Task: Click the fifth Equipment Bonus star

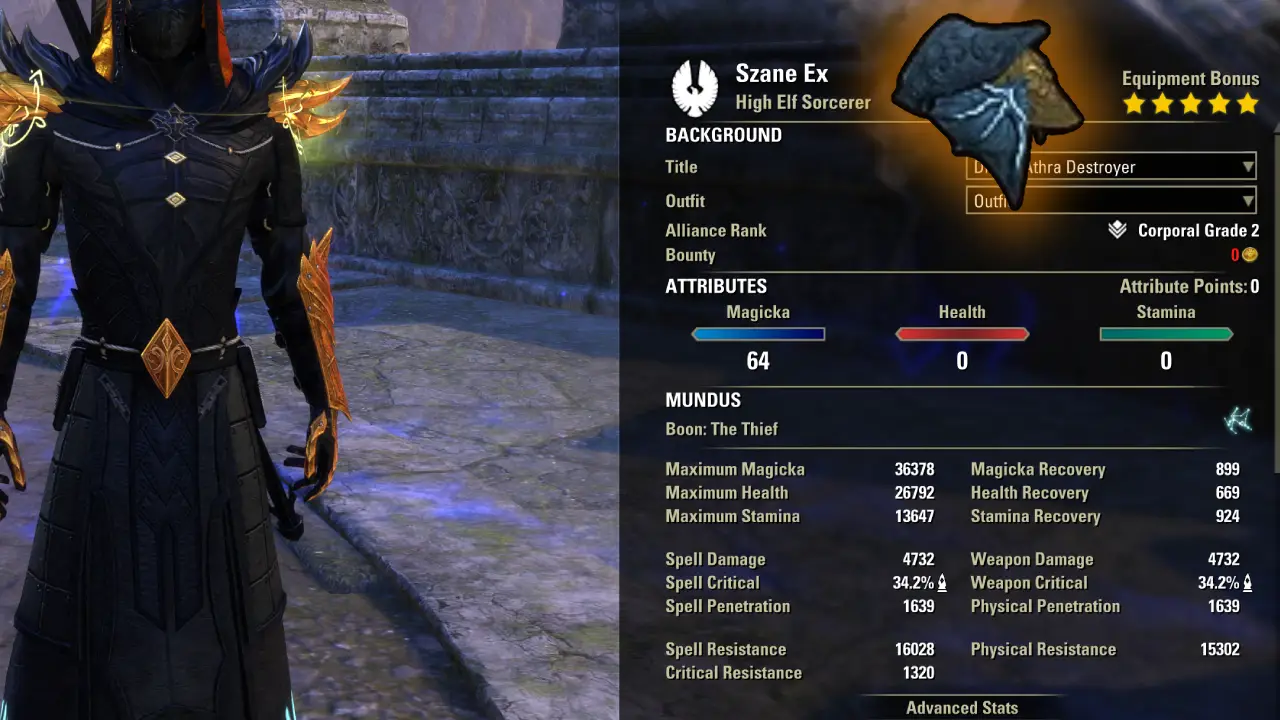Action: point(1246,102)
